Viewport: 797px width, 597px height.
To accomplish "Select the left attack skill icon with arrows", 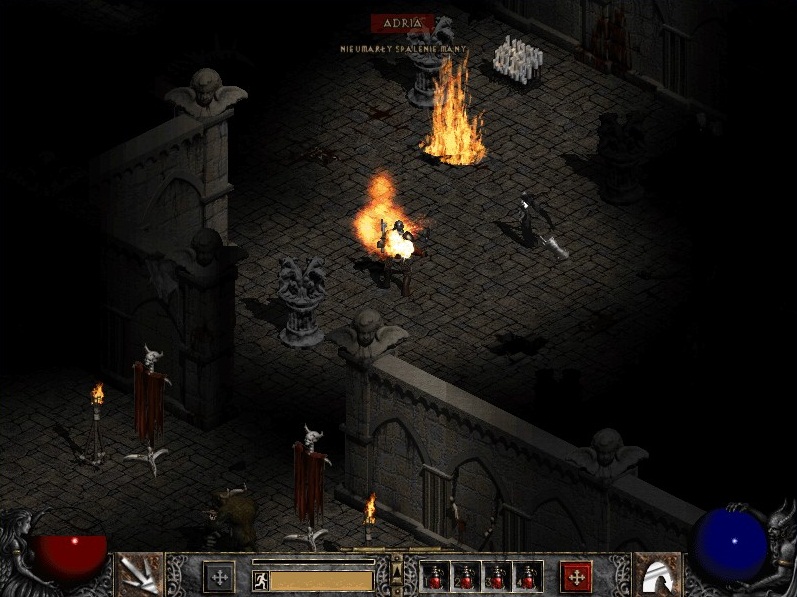I will (x=139, y=575).
